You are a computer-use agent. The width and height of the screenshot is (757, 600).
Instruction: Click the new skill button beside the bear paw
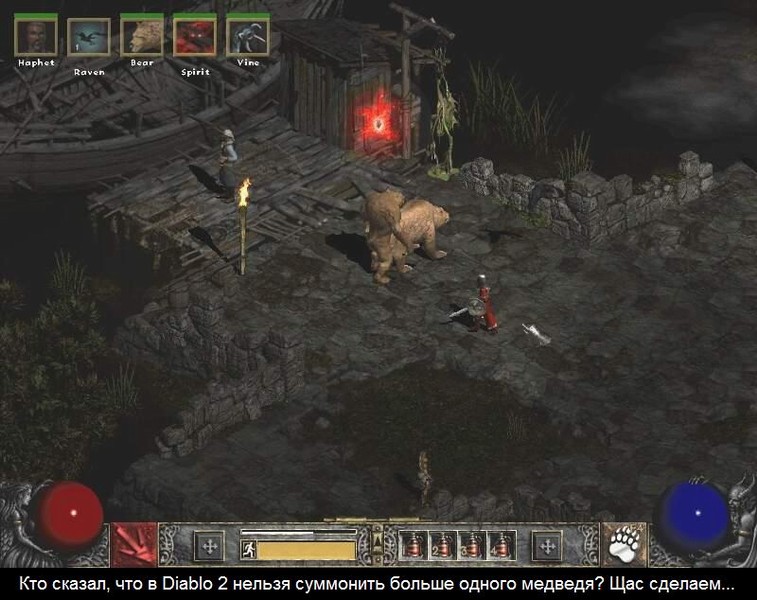547,546
